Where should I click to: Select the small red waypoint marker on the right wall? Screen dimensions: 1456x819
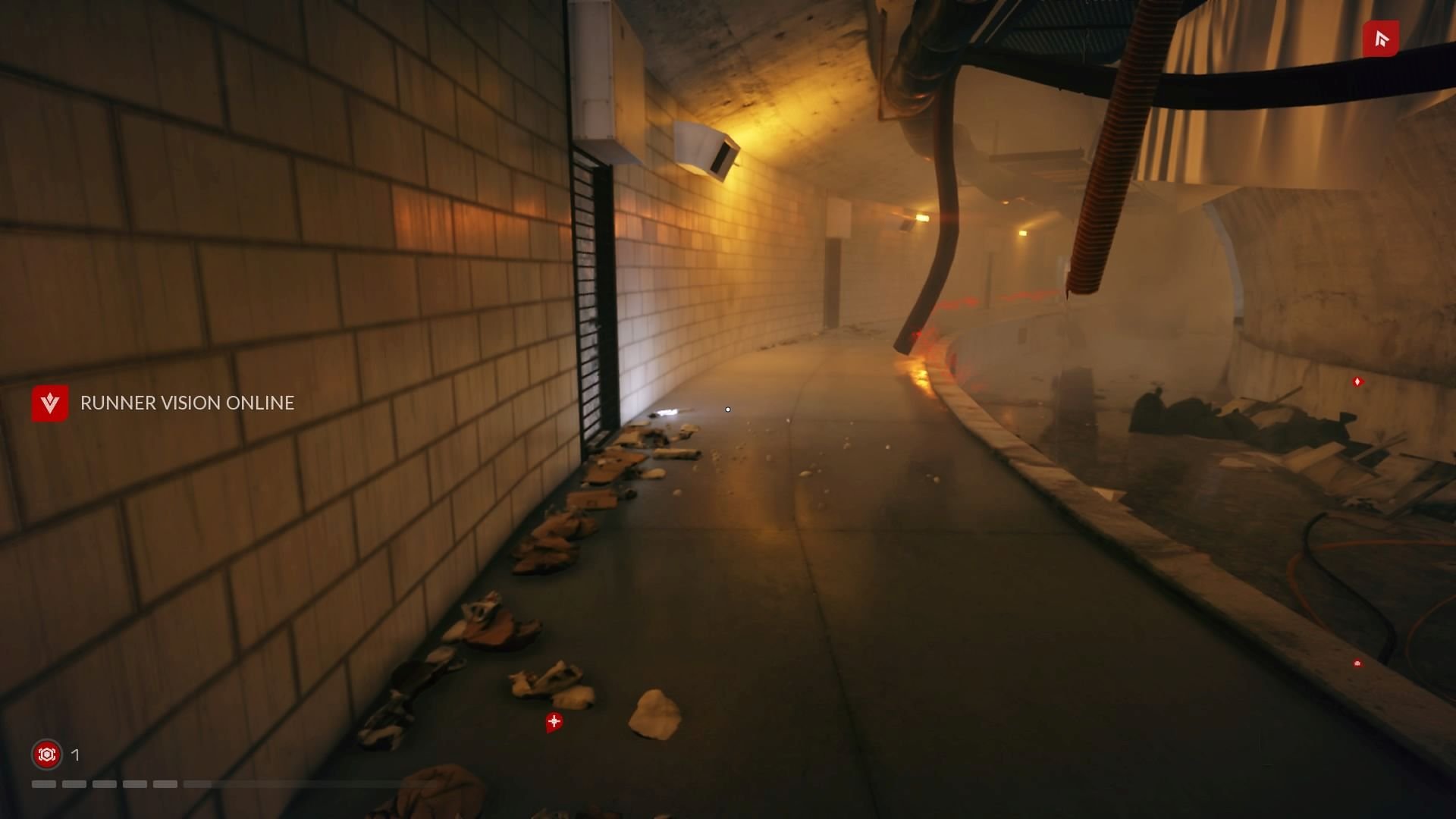pyautogui.click(x=1357, y=383)
